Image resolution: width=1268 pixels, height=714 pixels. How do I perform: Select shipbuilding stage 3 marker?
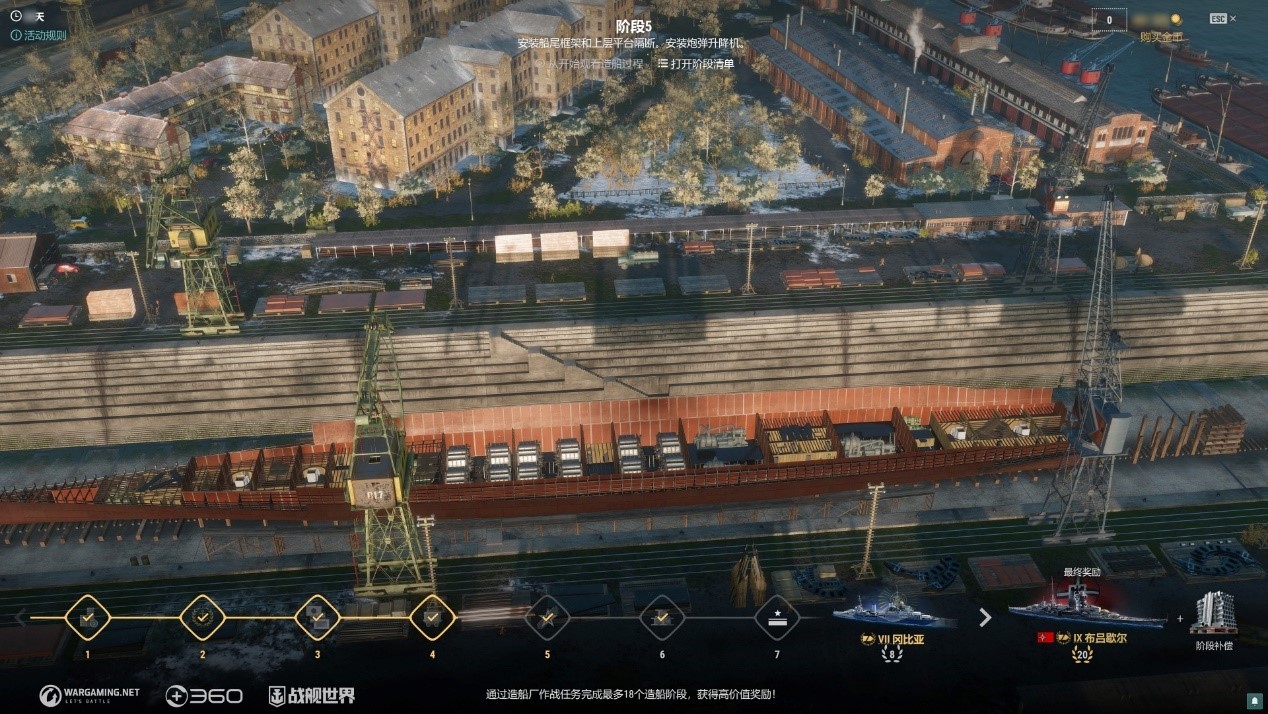pos(317,618)
